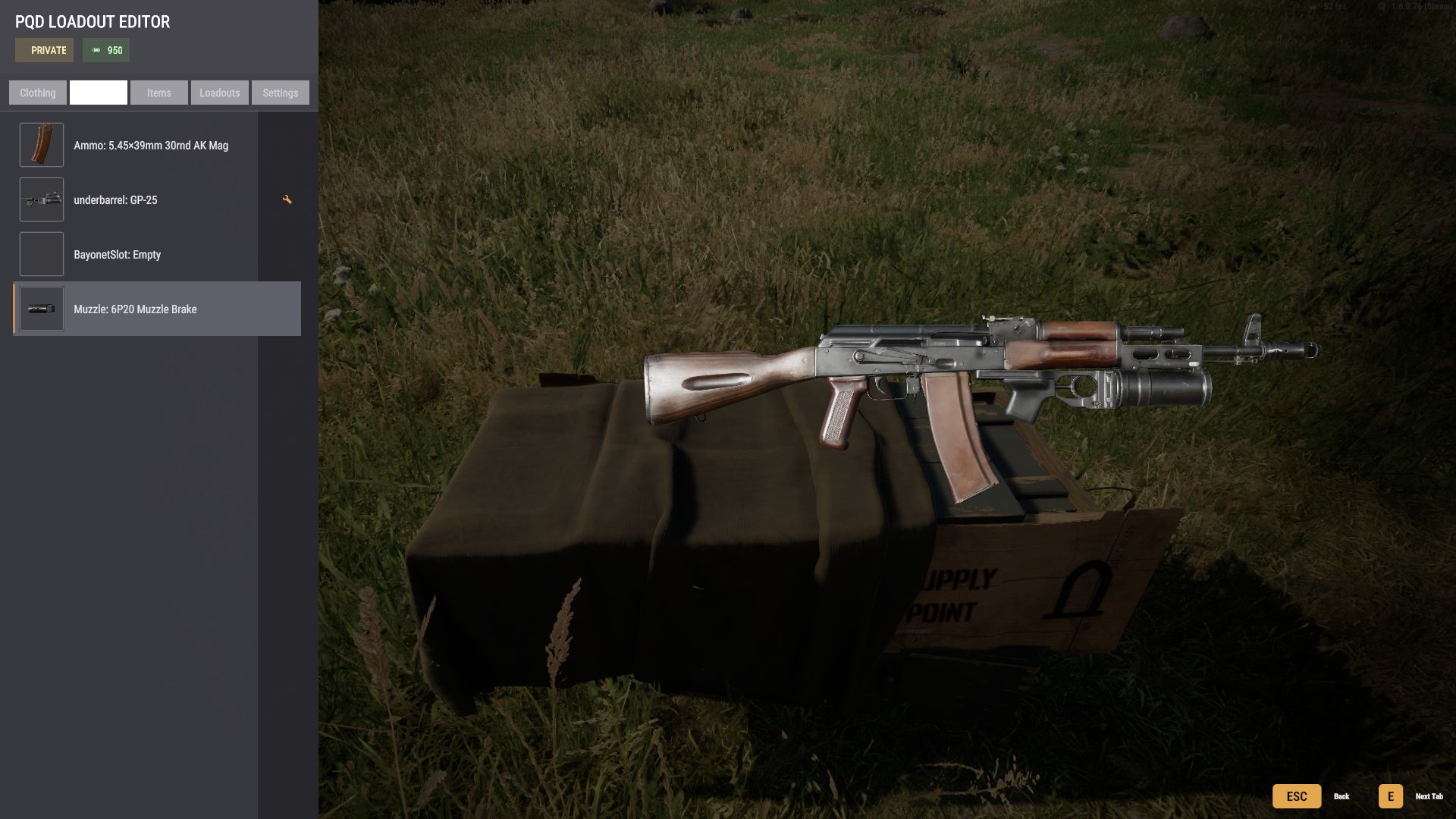1456x819 pixels.
Task: Select the GP-25 underbarrel attachment row
Action: (x=115, y=200)
